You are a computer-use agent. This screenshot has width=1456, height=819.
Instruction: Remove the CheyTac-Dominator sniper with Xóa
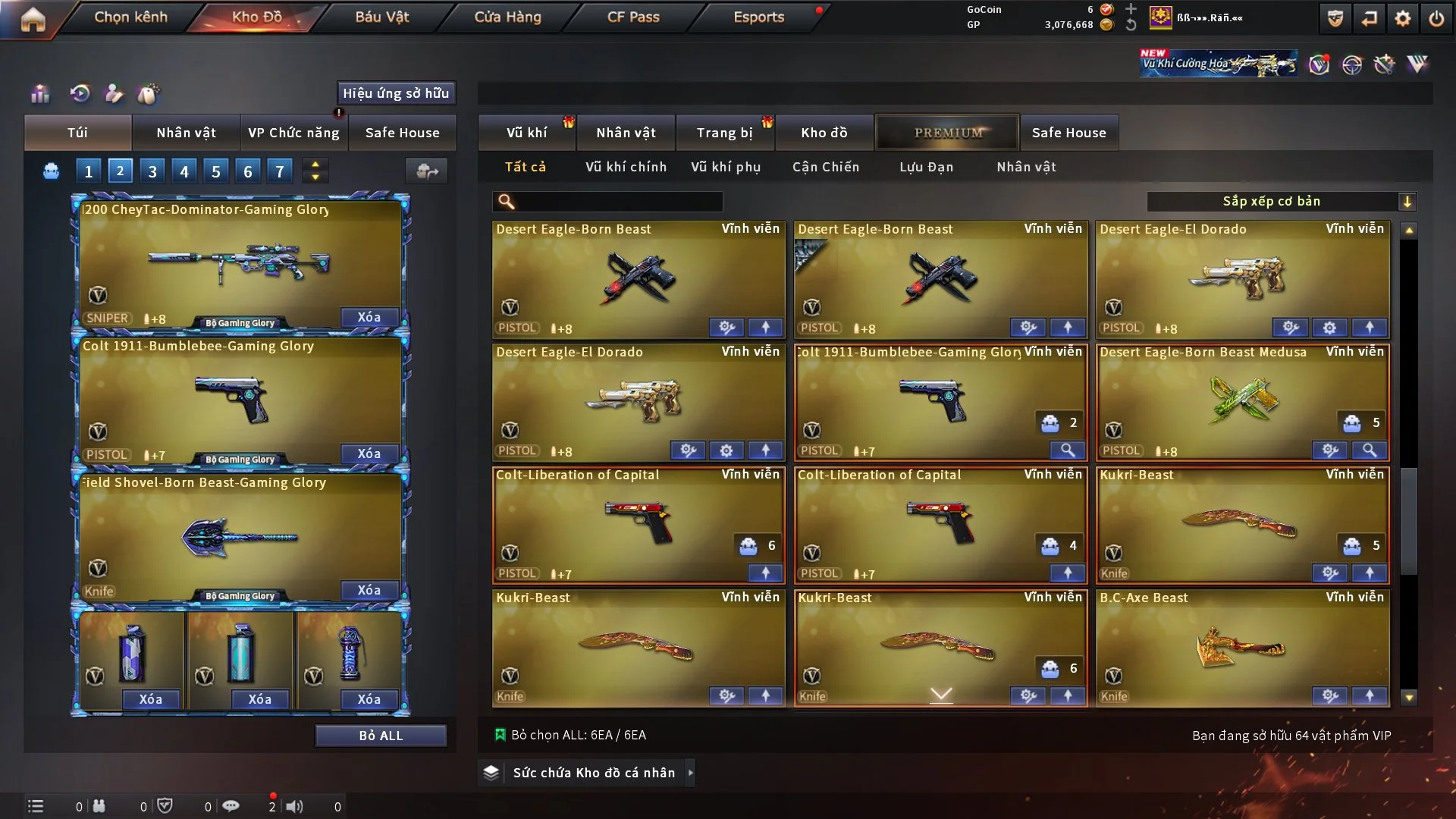[369, 317]
